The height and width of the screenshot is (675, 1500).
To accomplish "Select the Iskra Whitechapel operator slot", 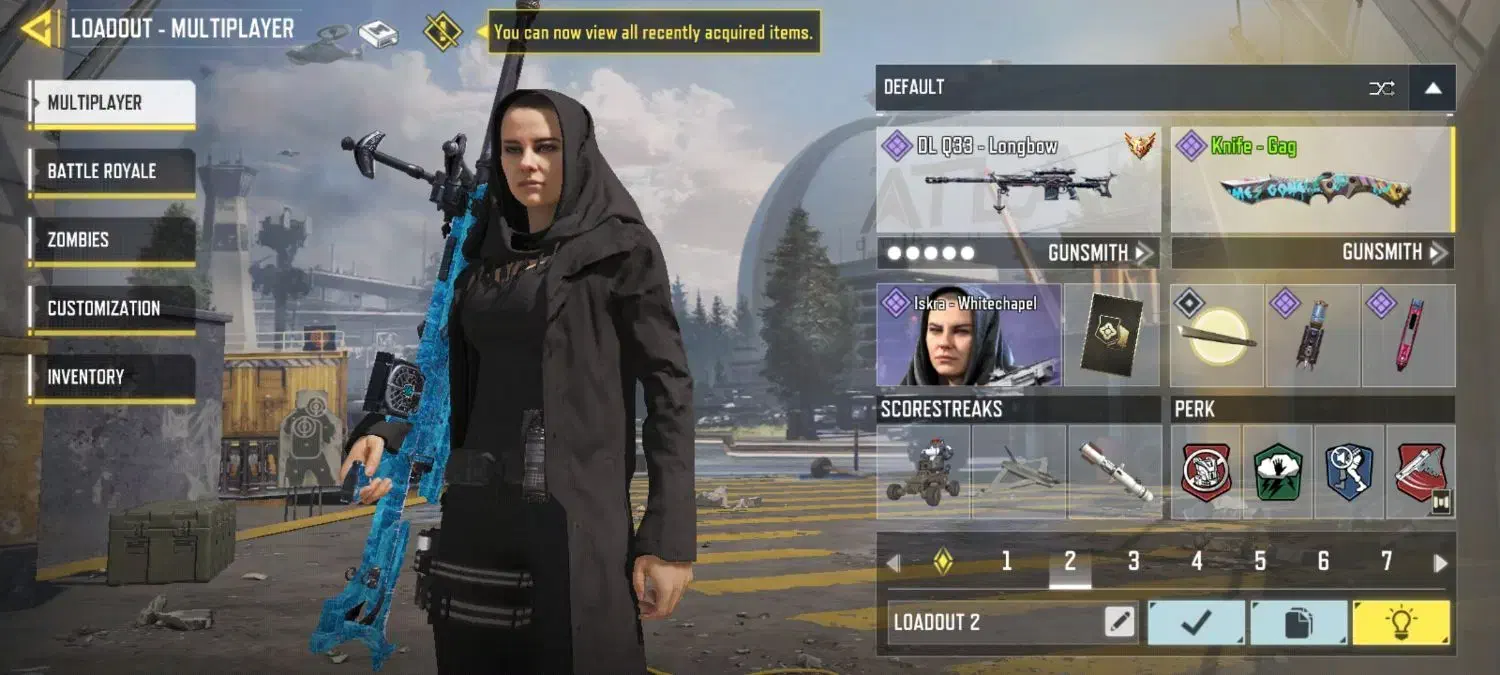I will [x=968, y=335].
